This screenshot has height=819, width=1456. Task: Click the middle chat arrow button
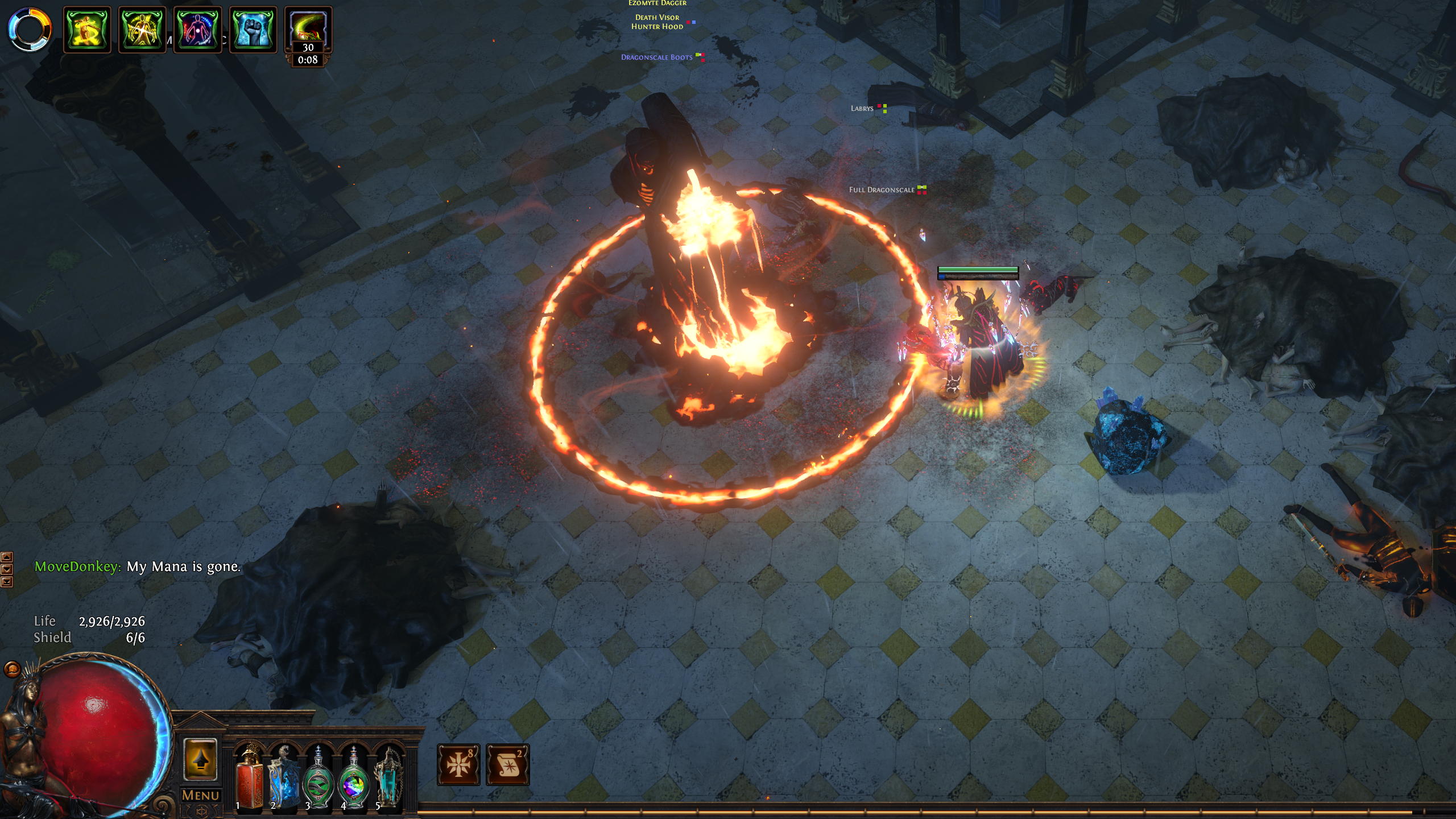coord(7,569)
